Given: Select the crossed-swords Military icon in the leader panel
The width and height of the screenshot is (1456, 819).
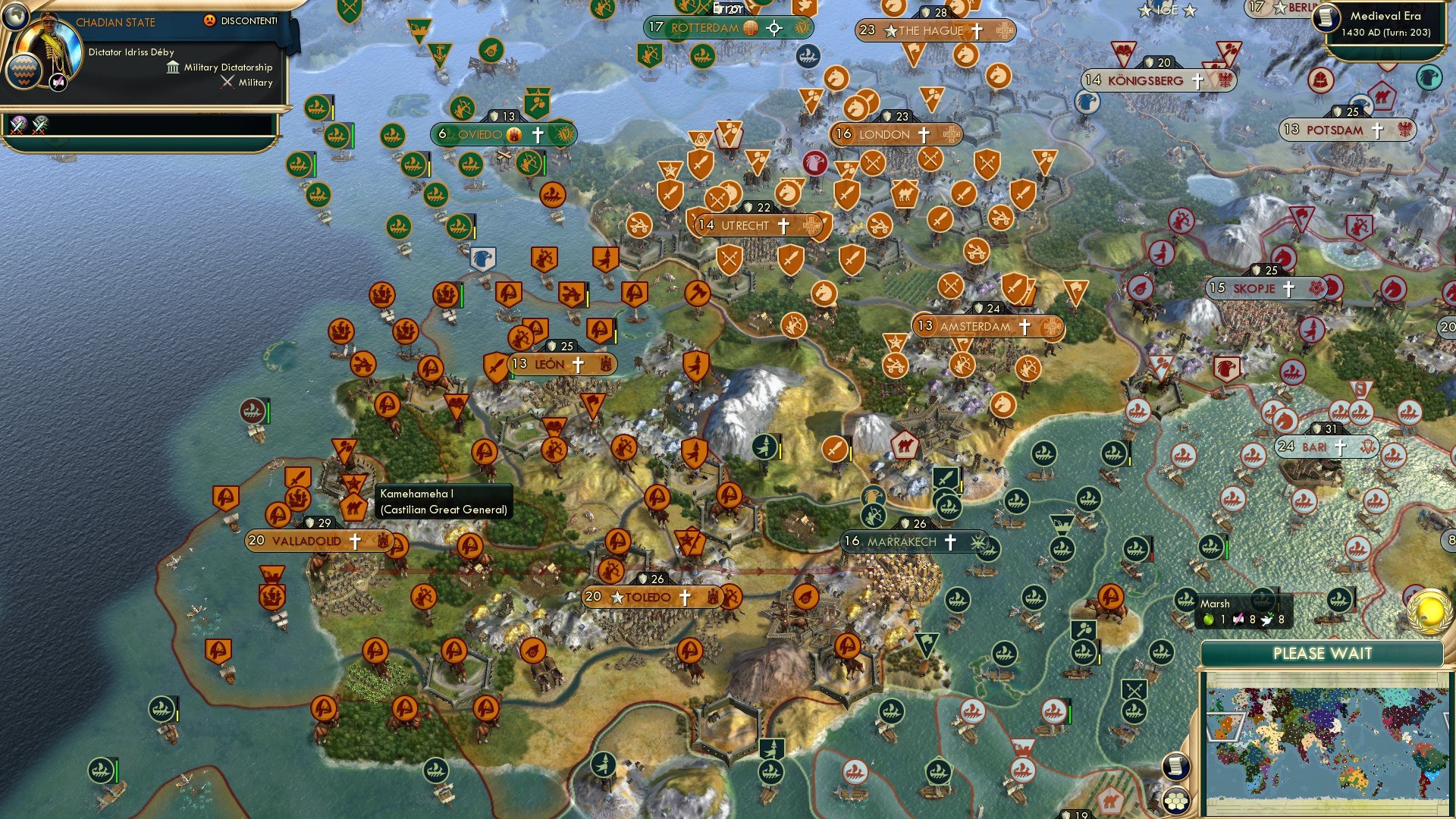Looking at the screenshot, I should pos(227,83).
